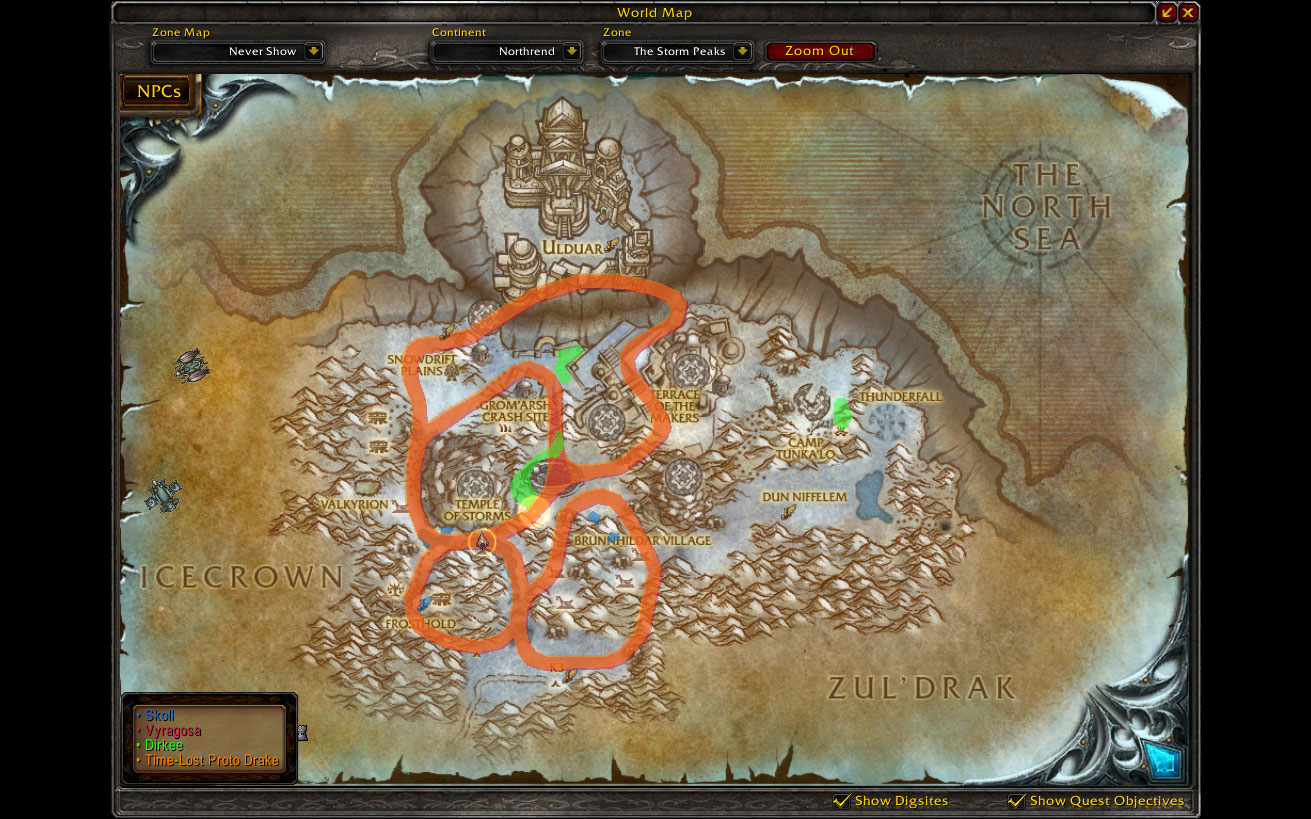The height and width of the screenshot is (819, 1311).
Task: Minimize the World Map with the arrow button
Action: [x=1167, y=13]
